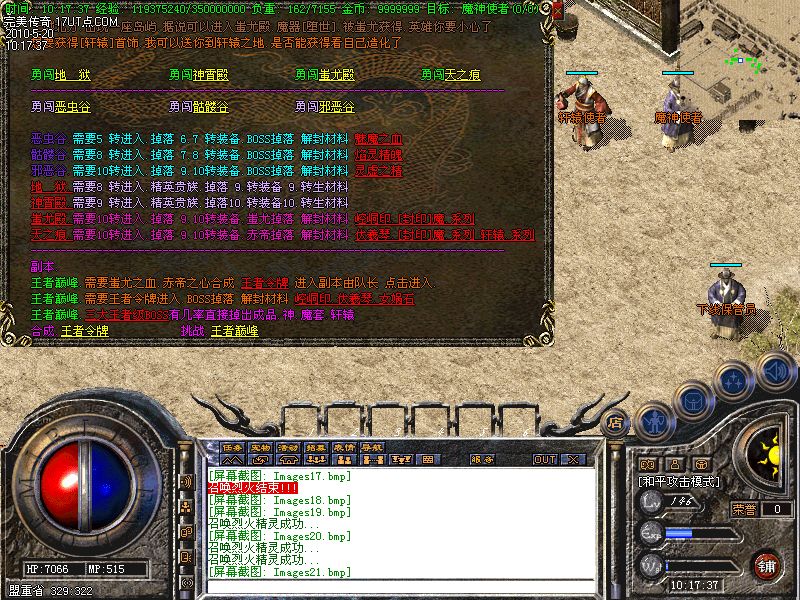This screenshot has height=600, width=800.
Task: Open the 表情 emotes tab
Action: point(345,447)
